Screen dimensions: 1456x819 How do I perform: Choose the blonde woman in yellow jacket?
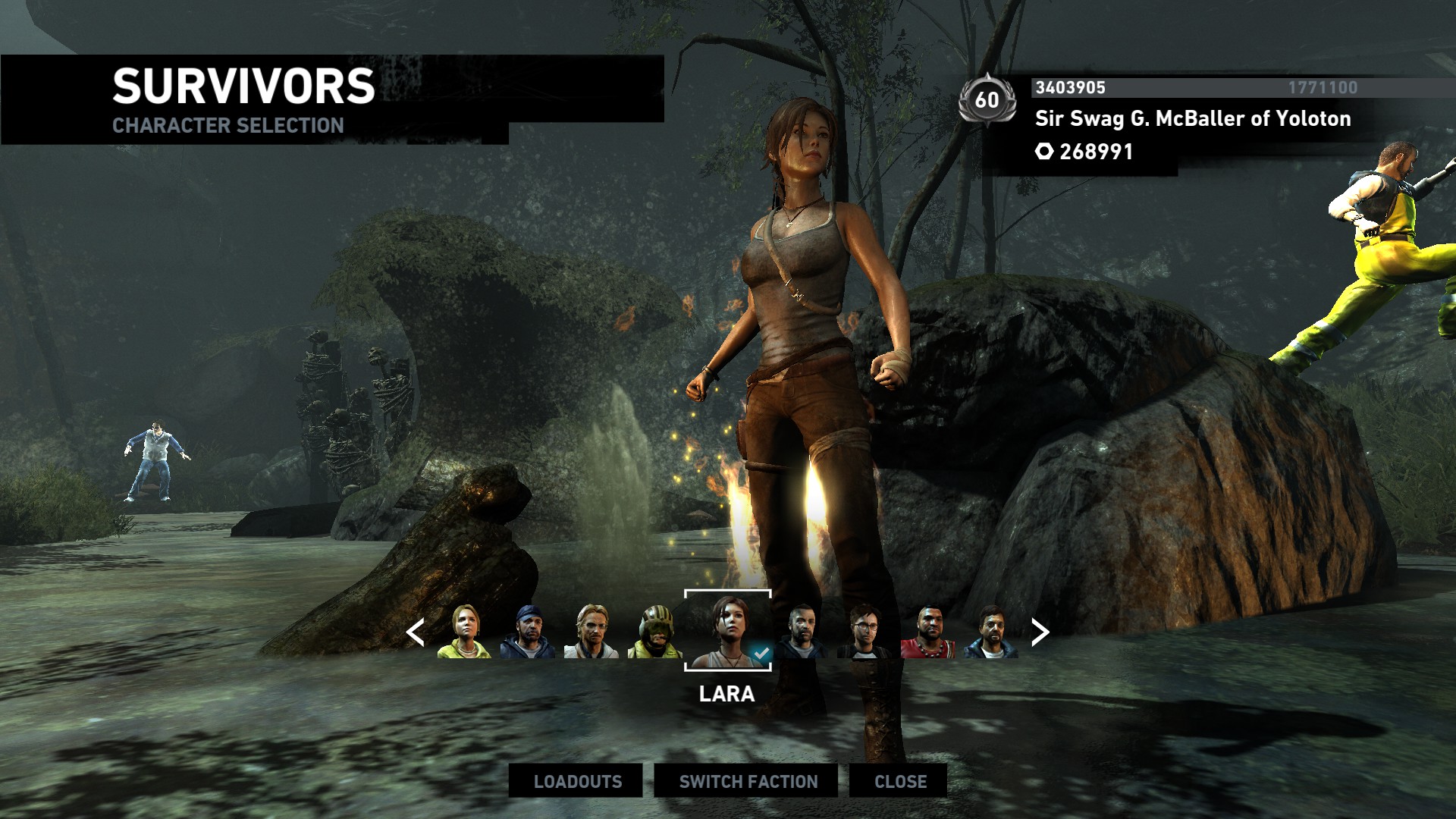[464, 632]
